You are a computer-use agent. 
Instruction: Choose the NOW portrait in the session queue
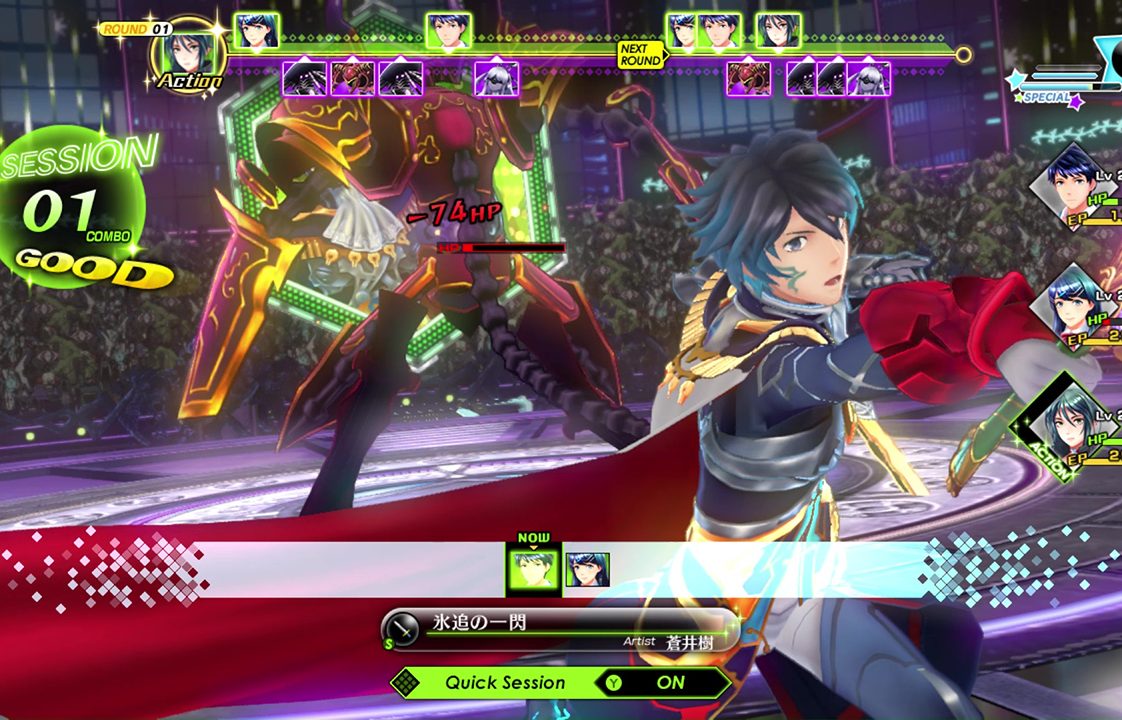(534, 570)
